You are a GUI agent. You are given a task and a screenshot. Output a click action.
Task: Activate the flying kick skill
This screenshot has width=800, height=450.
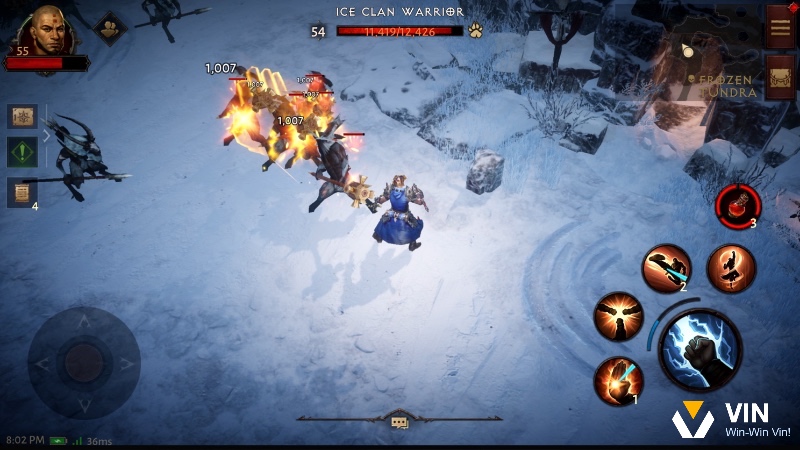tap(665, 268)
